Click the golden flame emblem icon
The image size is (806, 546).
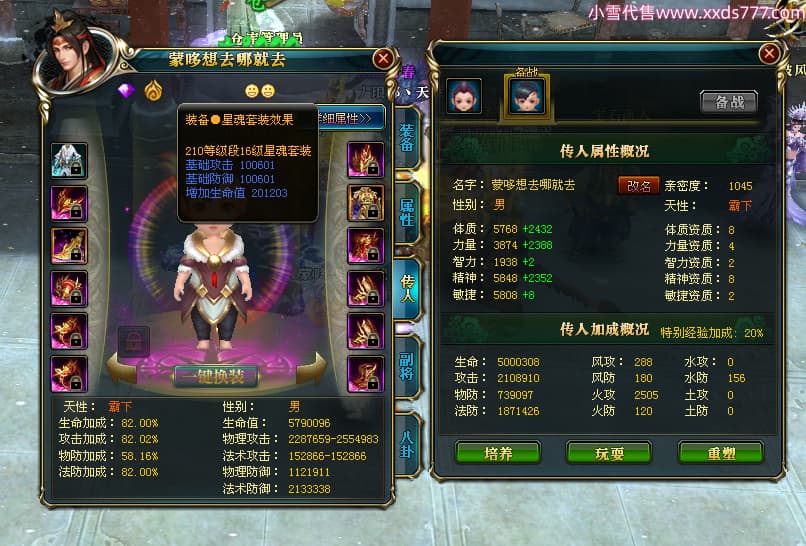click(x=153, y=91)
